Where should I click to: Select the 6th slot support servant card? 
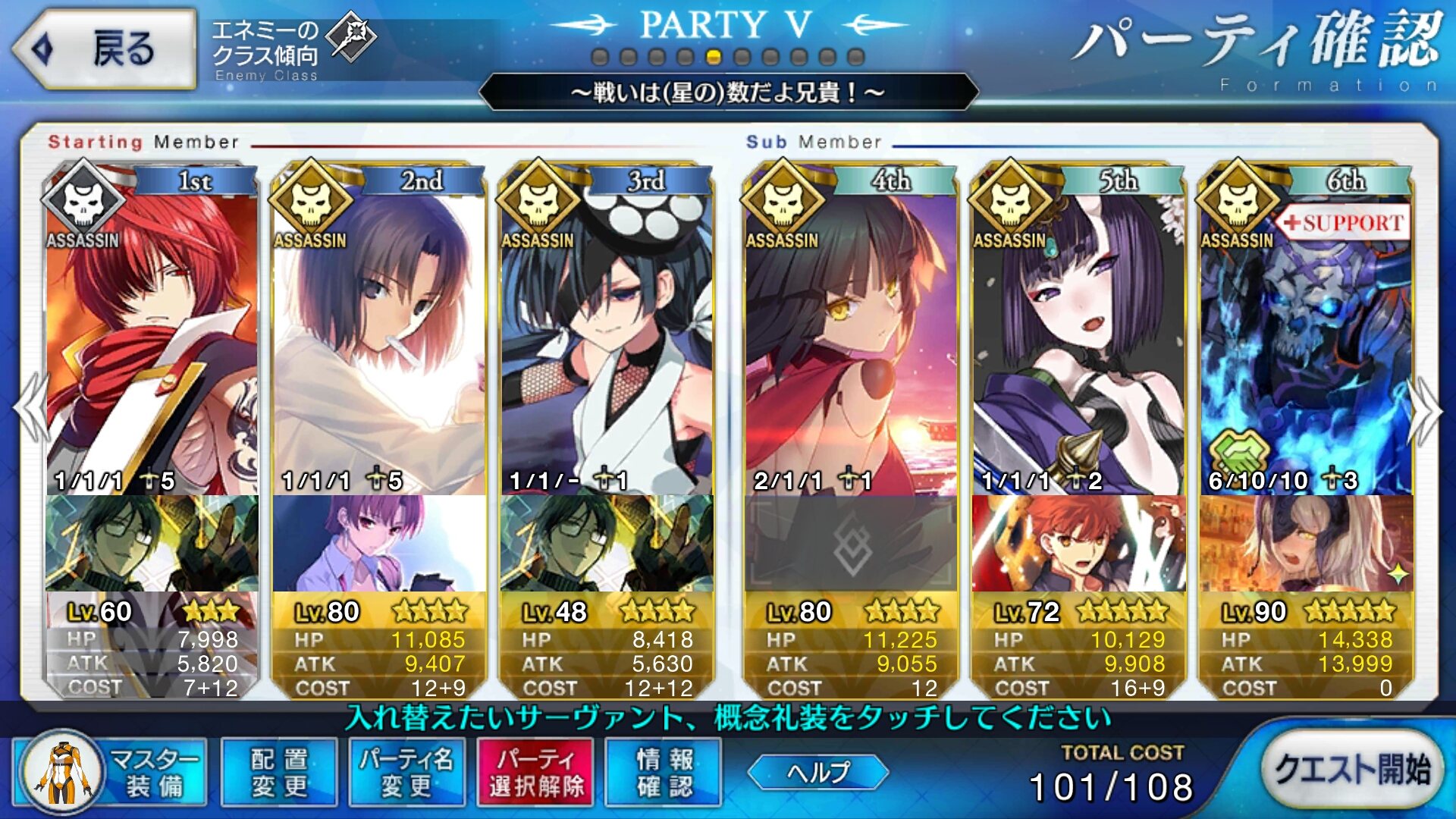click(x=1306, y=334)
